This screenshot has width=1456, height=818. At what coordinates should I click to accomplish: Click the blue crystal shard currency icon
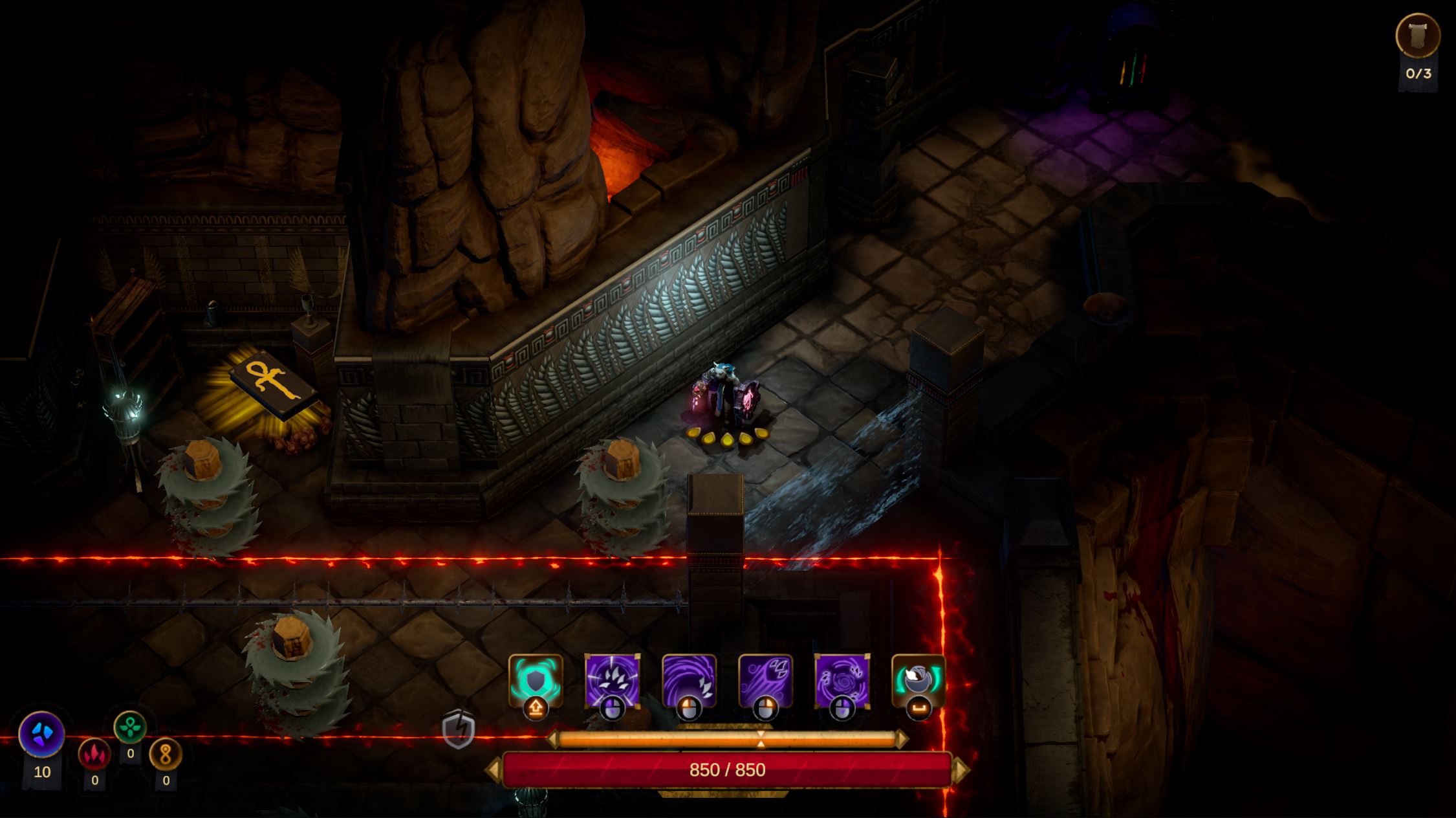click(42, 734)
